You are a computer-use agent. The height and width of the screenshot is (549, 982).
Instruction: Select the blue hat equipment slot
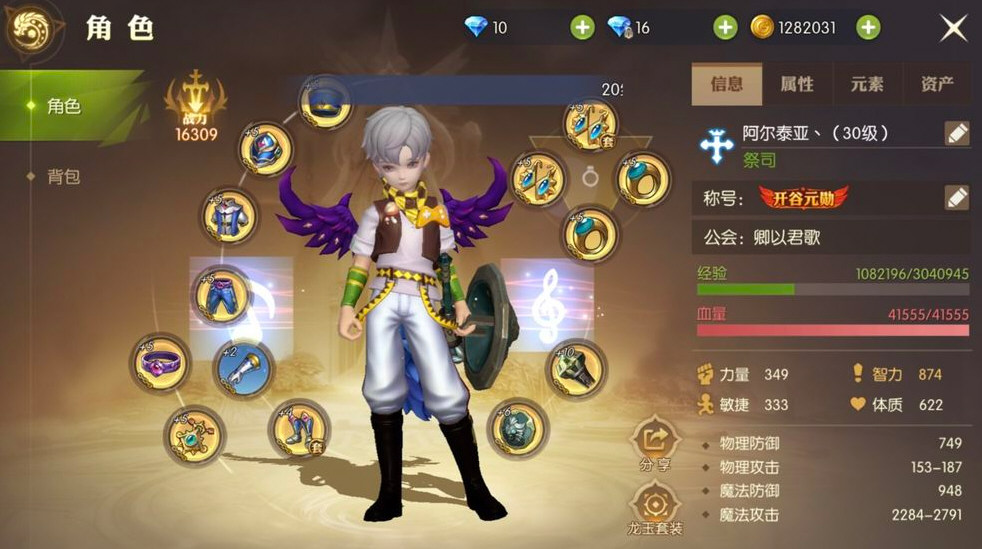coord(325,103)
